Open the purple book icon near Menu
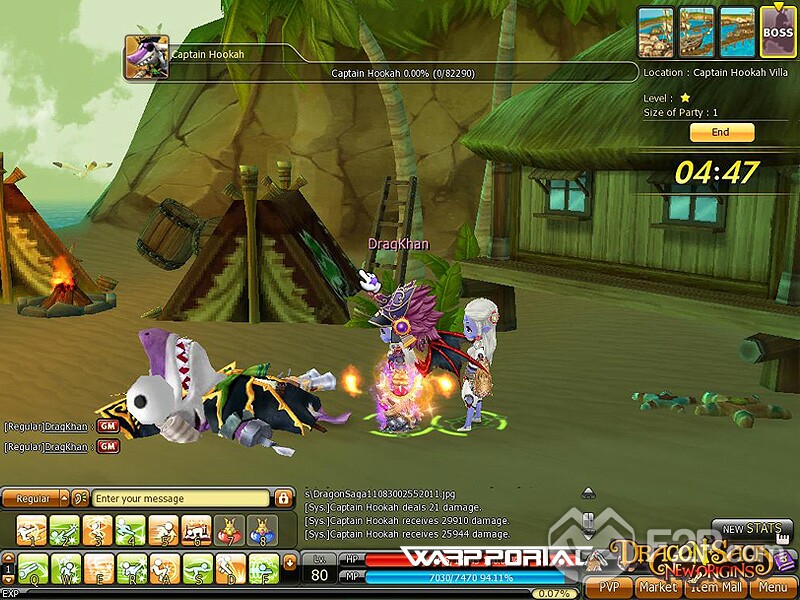Screen dimensions: 800x600 783,563
